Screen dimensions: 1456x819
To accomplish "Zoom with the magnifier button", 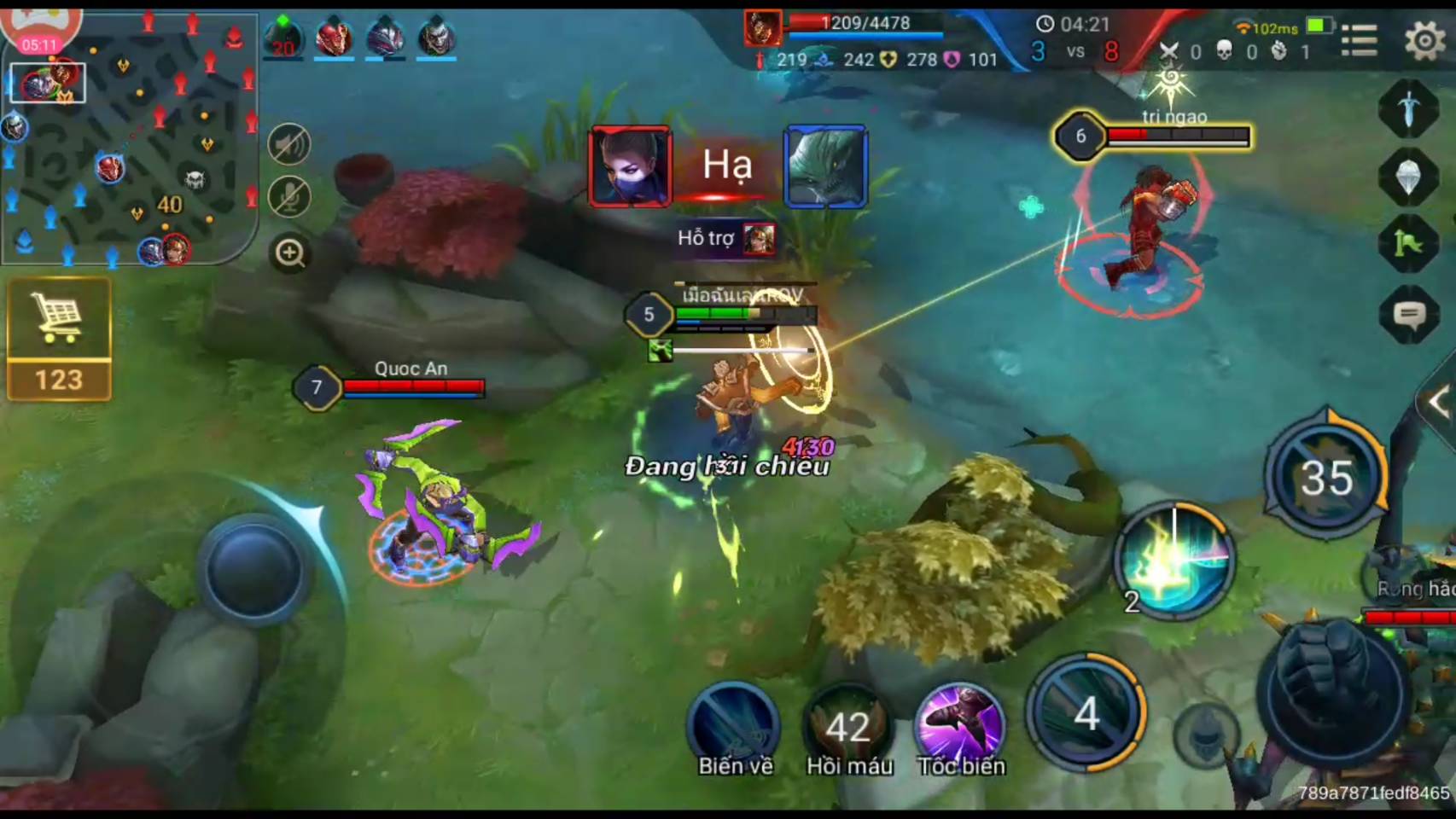I will tap(290, 253).
